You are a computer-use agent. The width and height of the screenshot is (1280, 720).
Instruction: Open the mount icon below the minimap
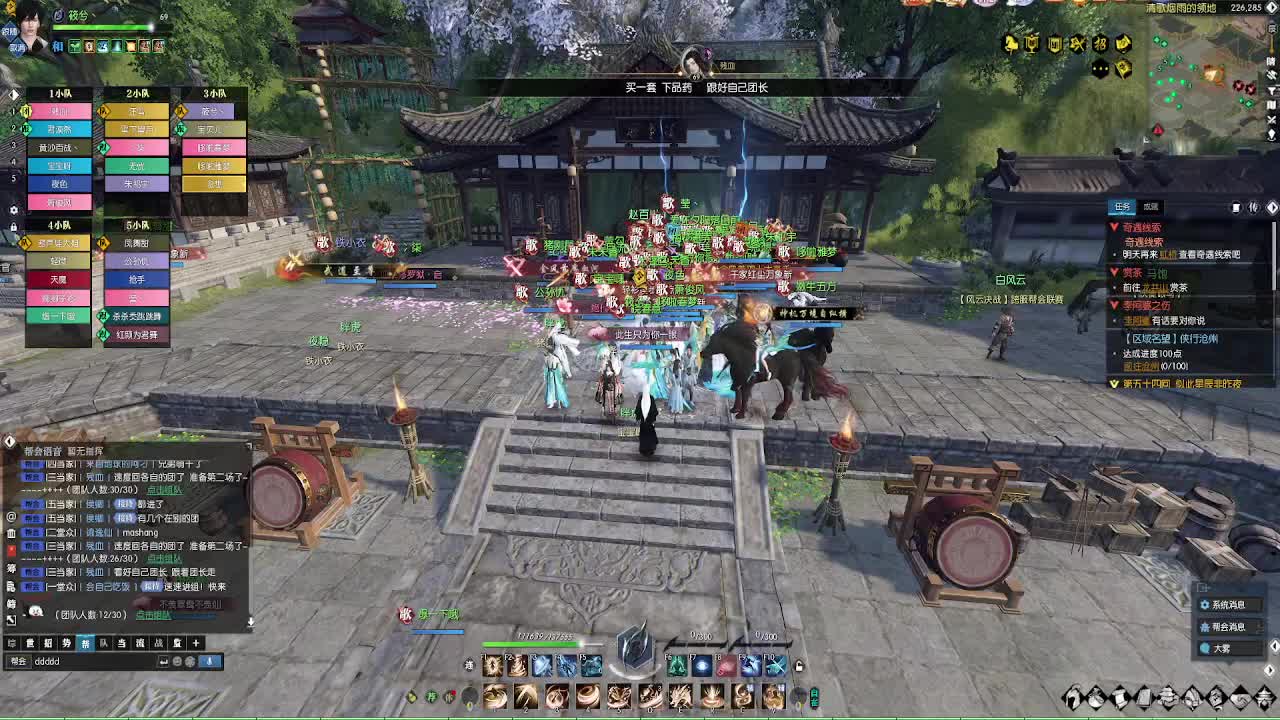(x=1008, y=42)
